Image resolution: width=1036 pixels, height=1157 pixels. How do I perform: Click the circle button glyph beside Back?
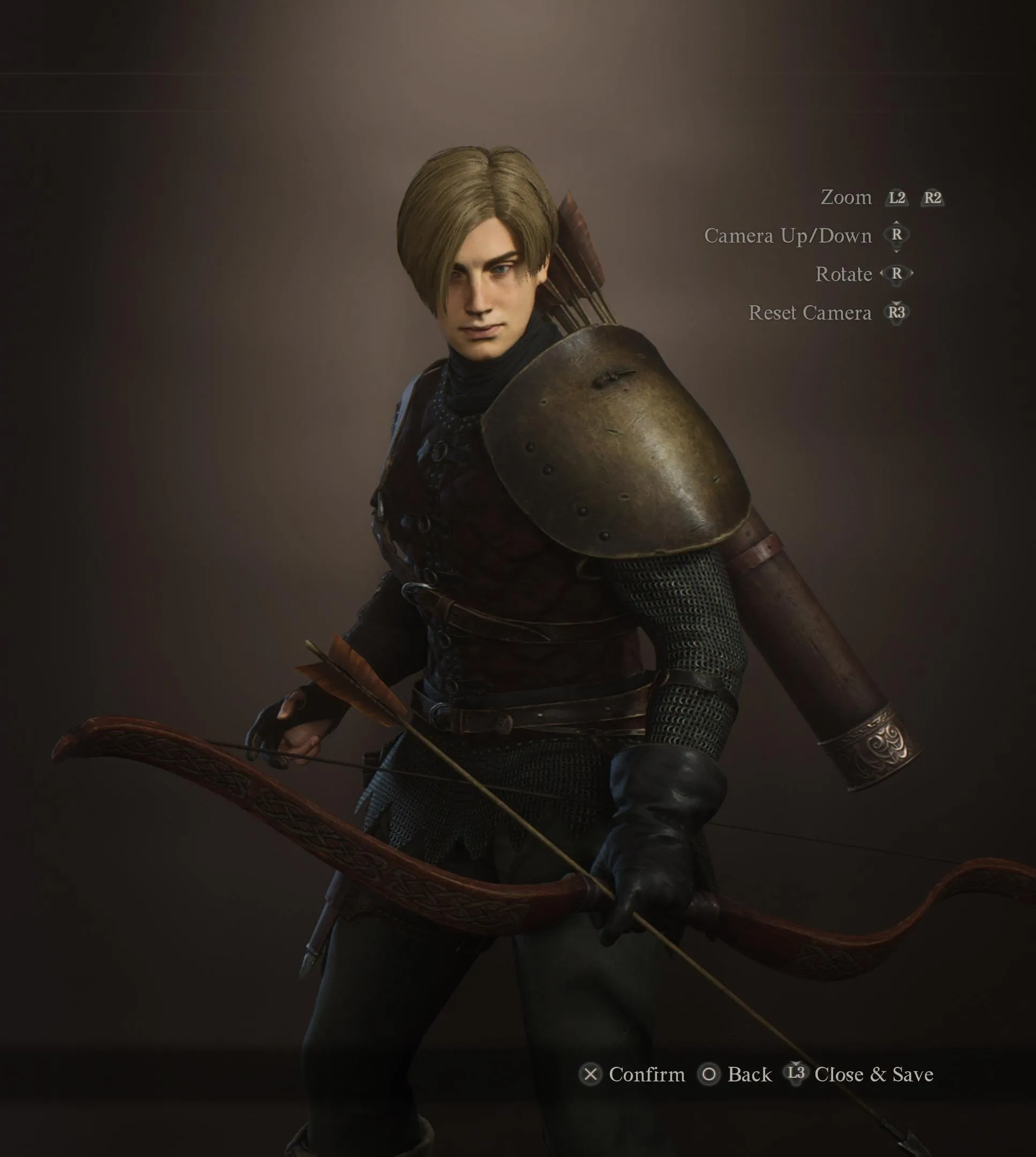click(x=709, y=1074)
